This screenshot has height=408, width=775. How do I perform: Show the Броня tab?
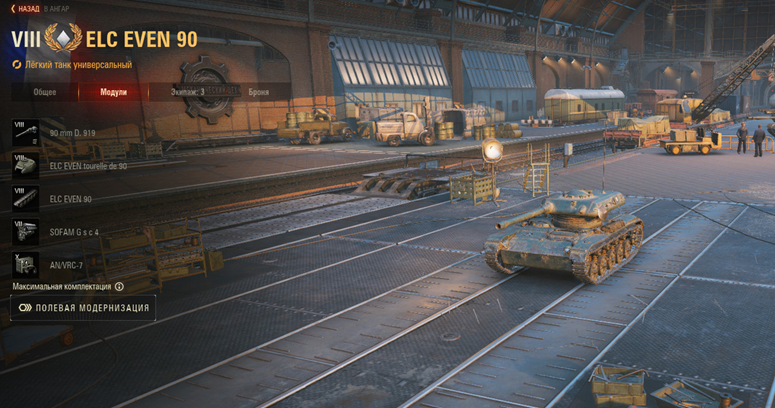(x=258, y=92)
